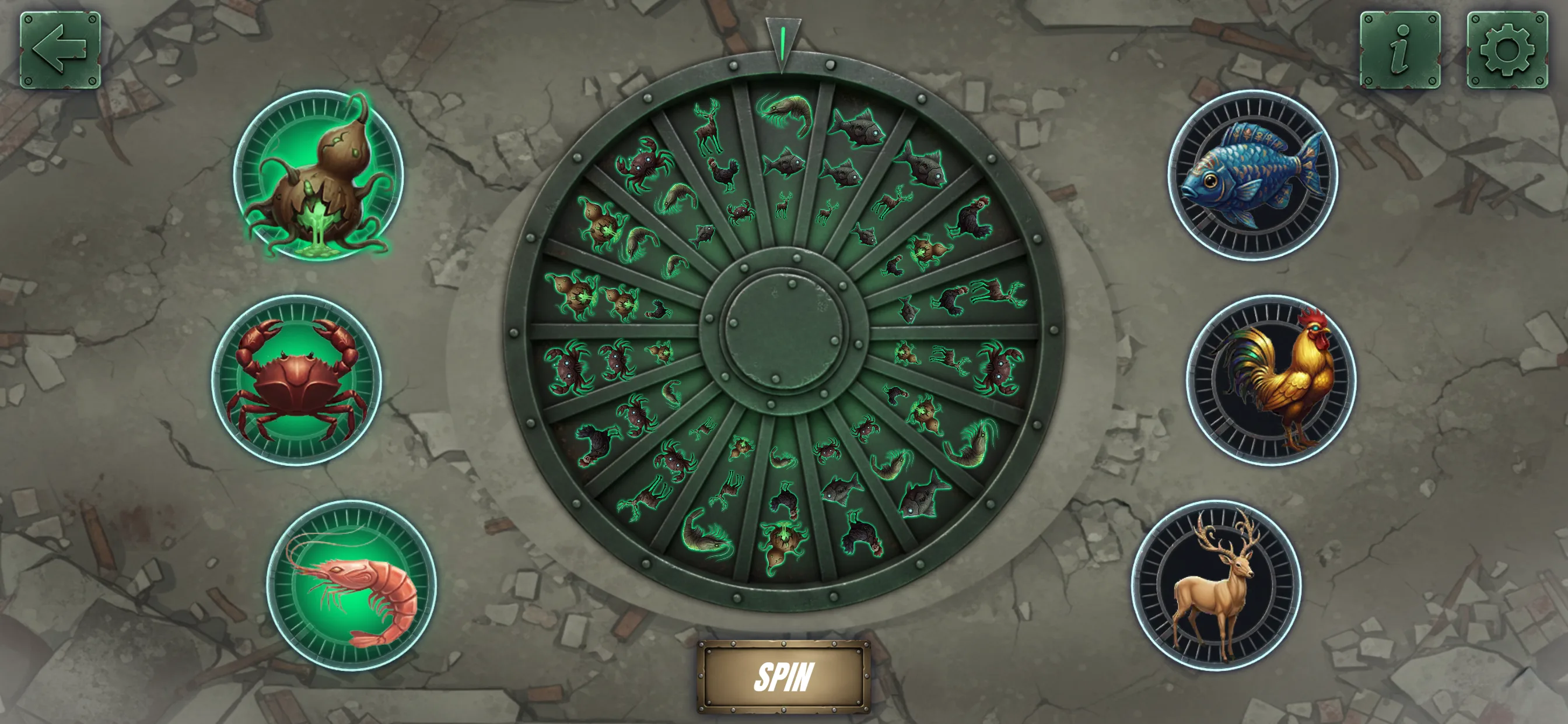Click the SPIN button
The width and height of the screenshot is (1568, 724).
pyautogui.click(x=783, y=677)
